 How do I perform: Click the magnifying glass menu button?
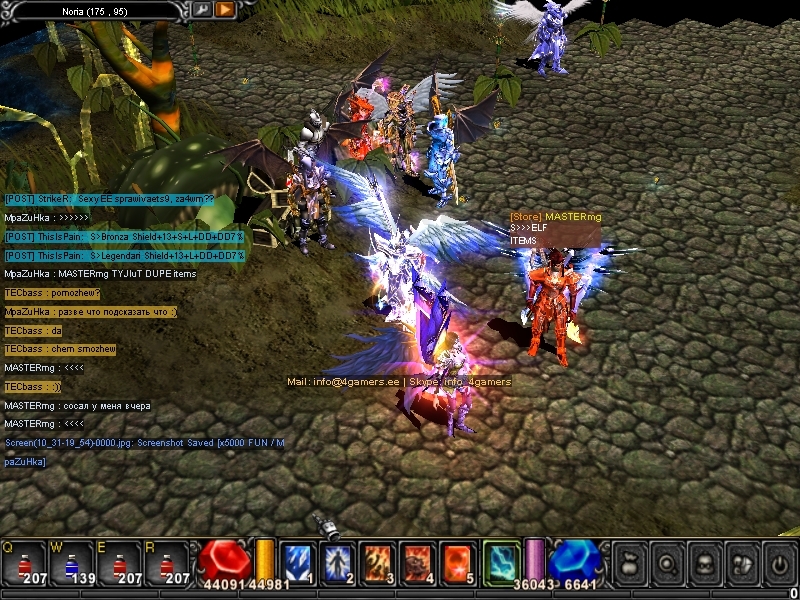coord(666,563)
